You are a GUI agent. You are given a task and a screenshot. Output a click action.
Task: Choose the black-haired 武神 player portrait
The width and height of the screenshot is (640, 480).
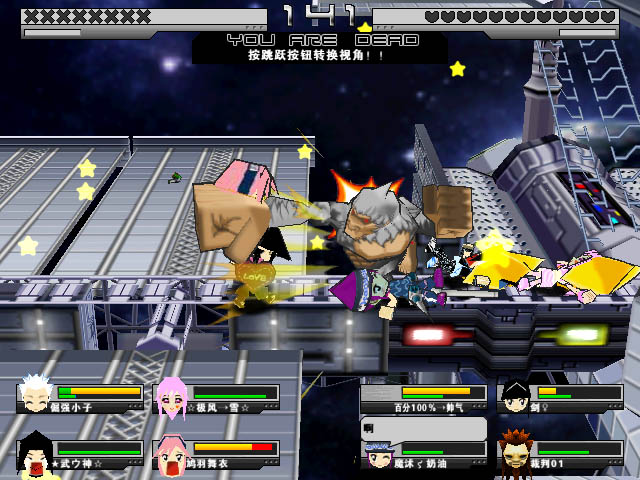[35, 452]
